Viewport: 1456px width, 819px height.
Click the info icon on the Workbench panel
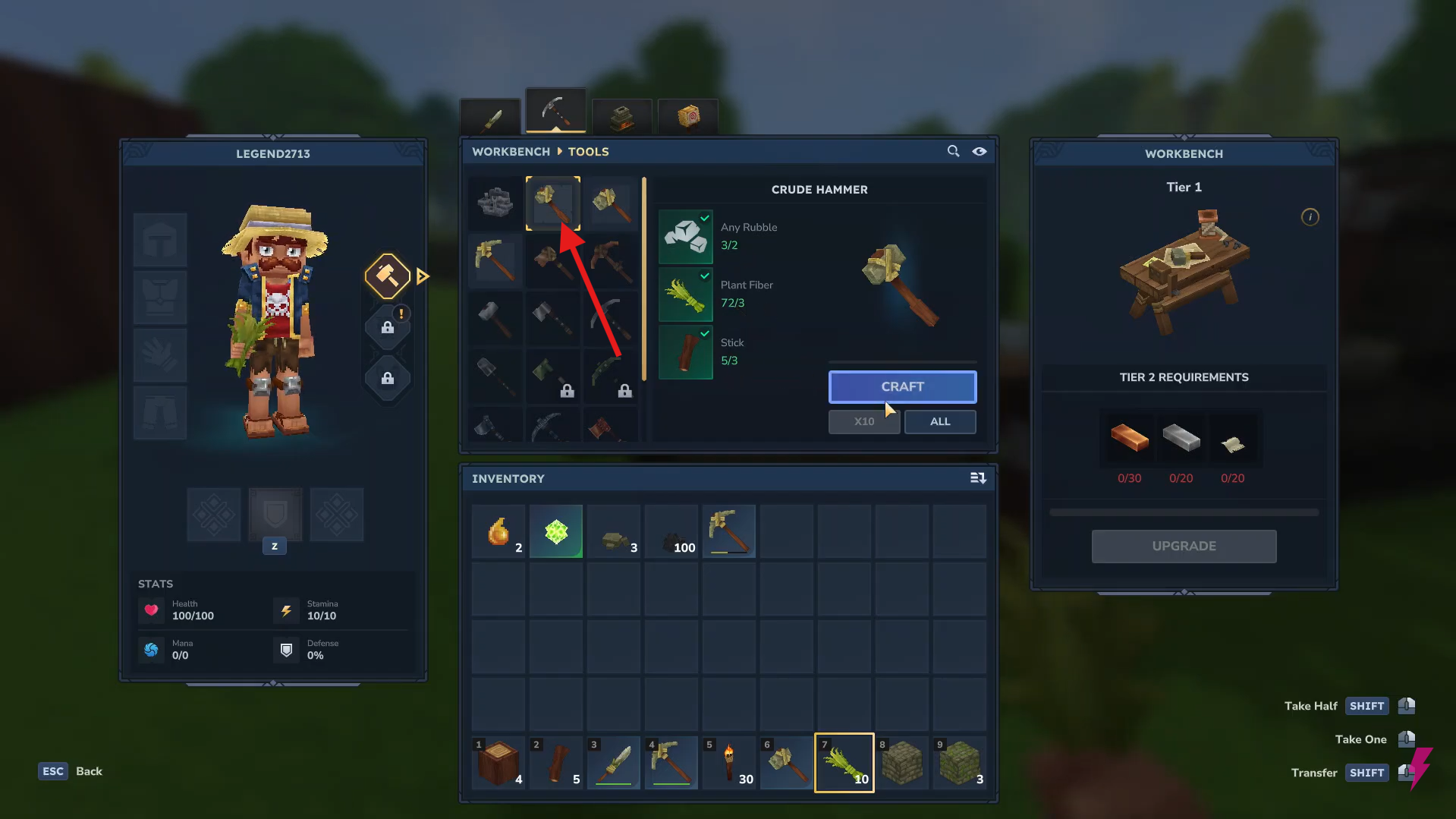pyautogui.click(x=1310, y=217)
